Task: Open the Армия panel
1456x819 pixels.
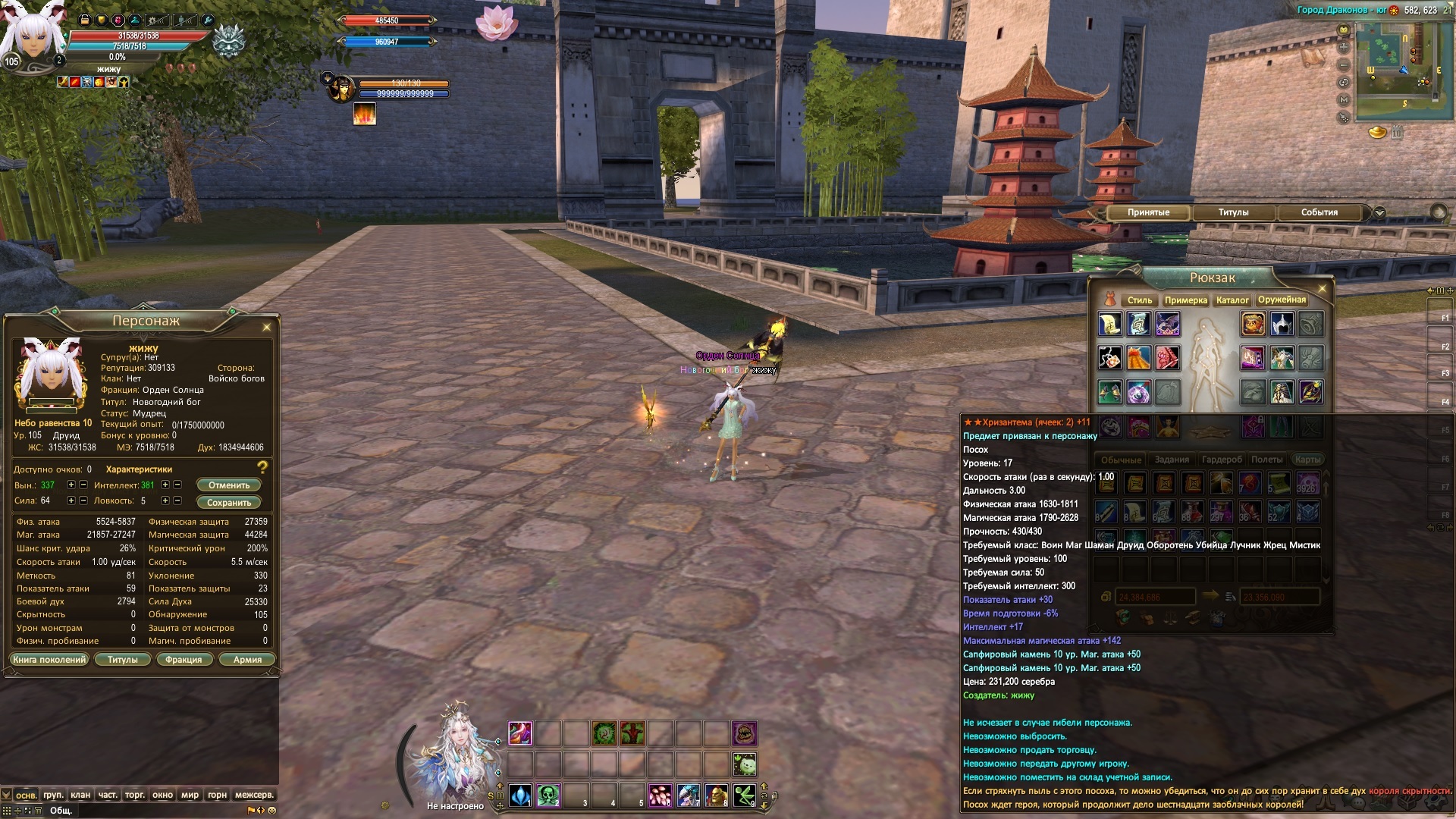Action: 247,660
